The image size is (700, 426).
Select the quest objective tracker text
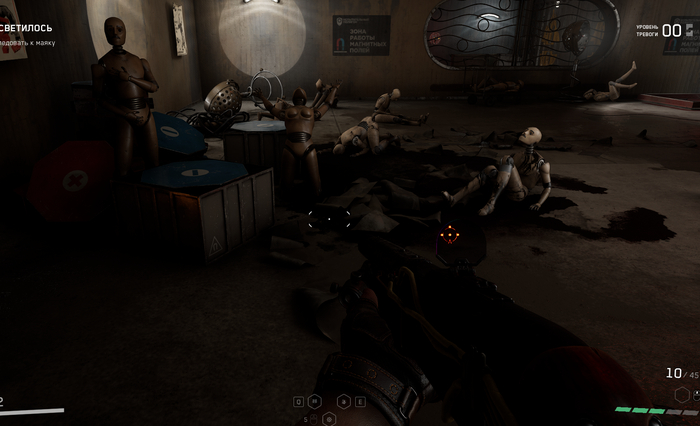(28, 44)
